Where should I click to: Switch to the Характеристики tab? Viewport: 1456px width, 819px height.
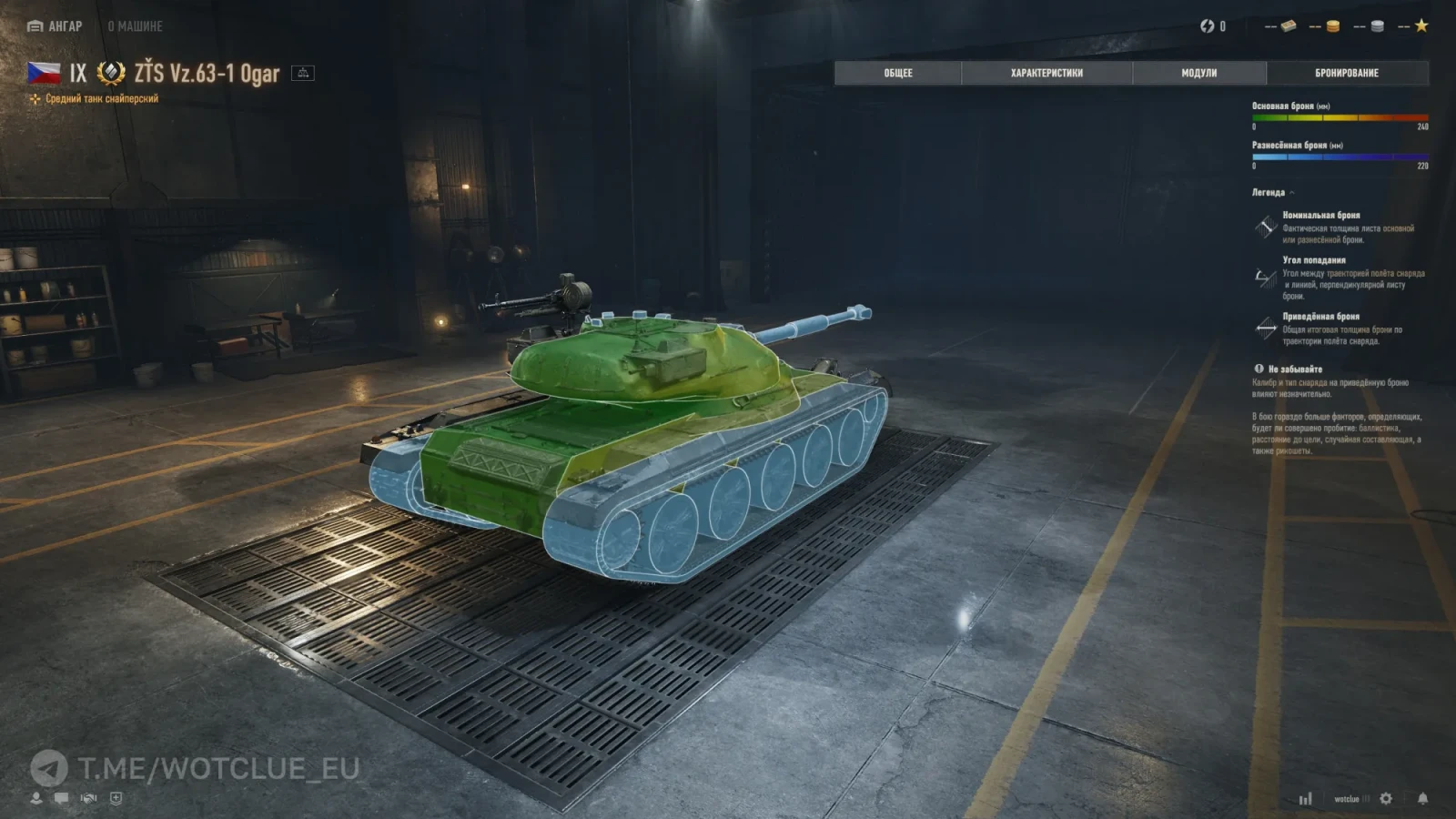(1046, 73)
